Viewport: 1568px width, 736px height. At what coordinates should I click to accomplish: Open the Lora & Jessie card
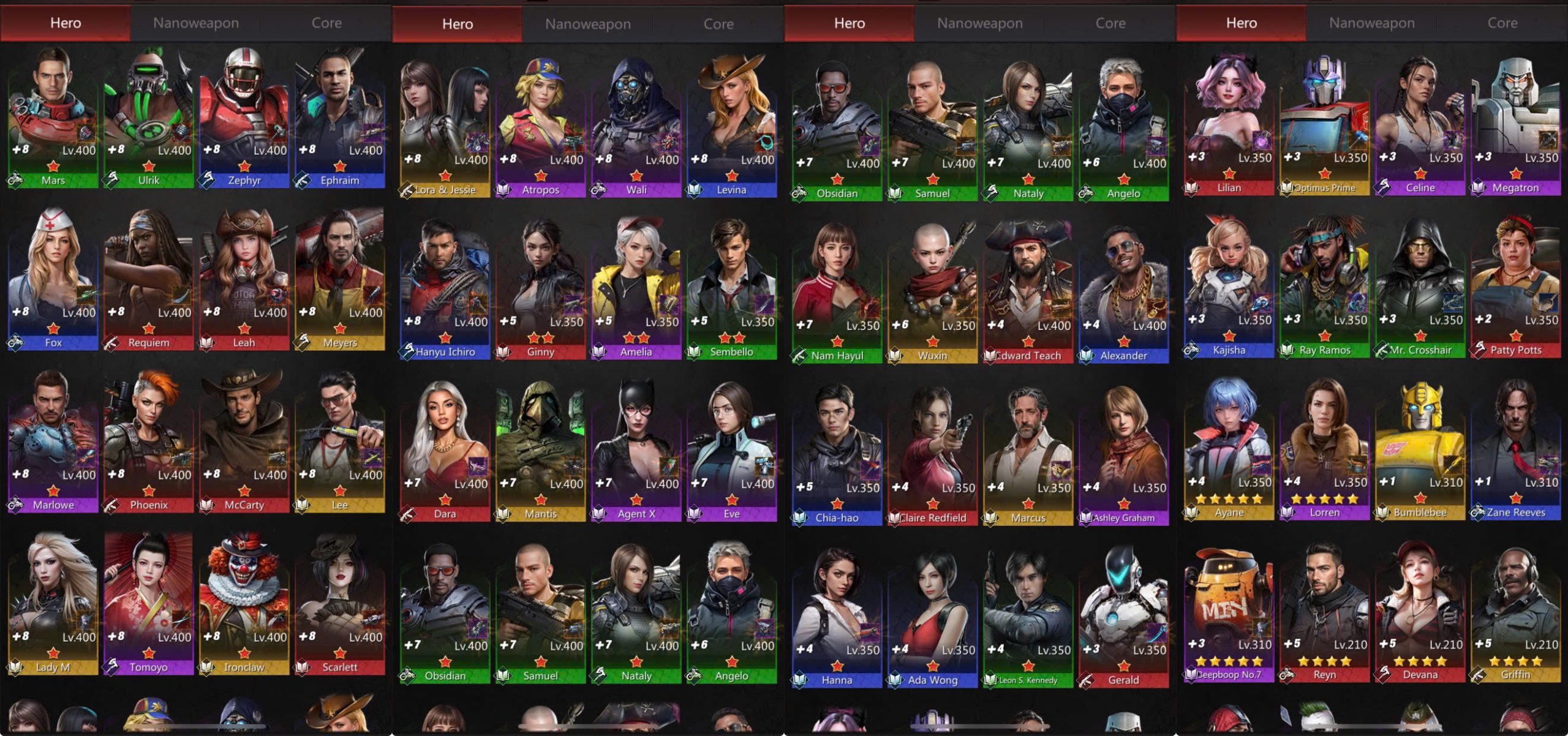point(445,126)
